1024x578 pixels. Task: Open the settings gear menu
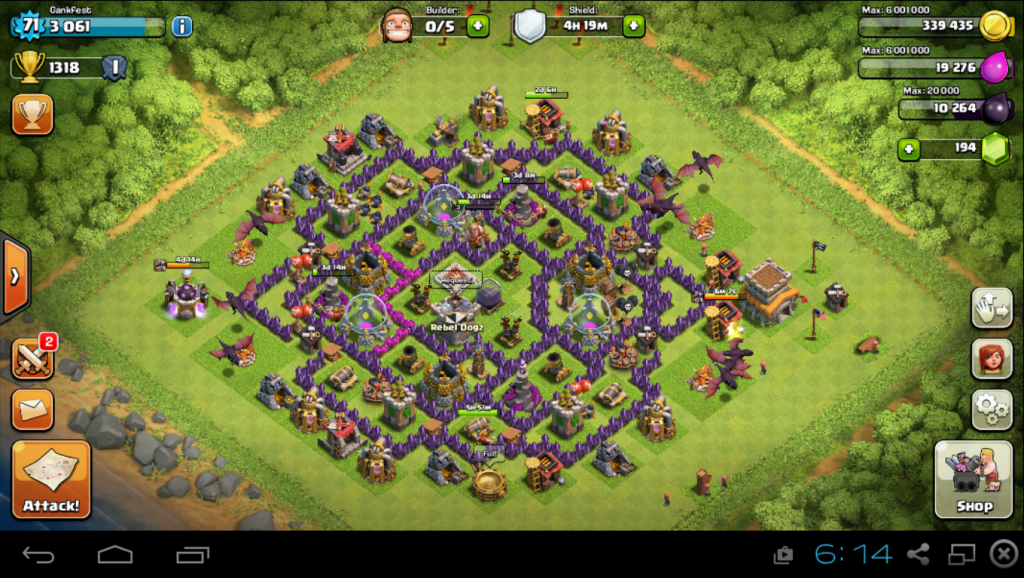(991, 409)
